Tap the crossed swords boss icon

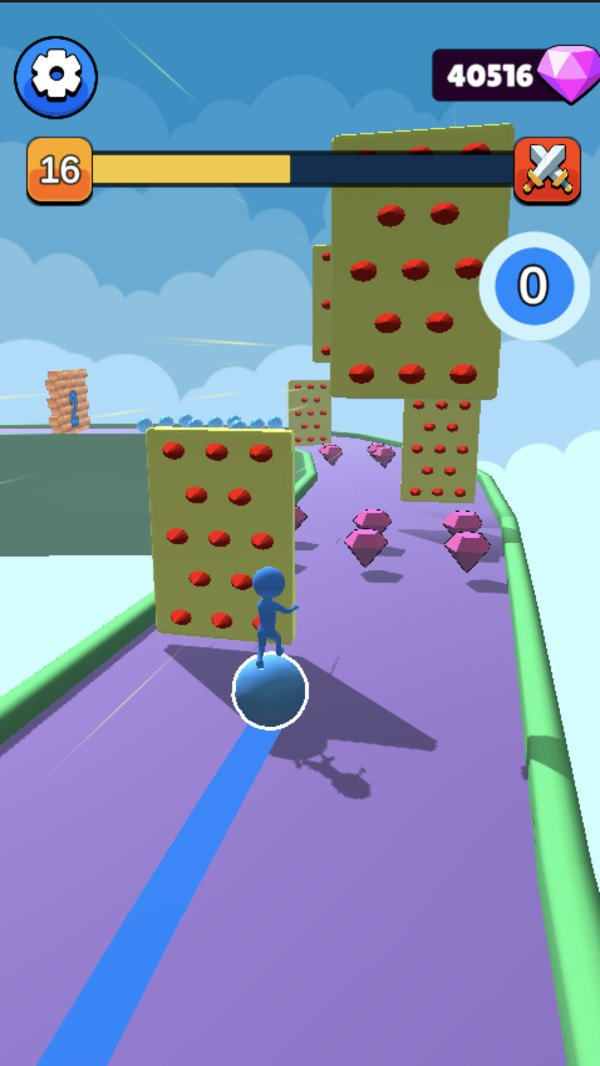coord(547,170)
